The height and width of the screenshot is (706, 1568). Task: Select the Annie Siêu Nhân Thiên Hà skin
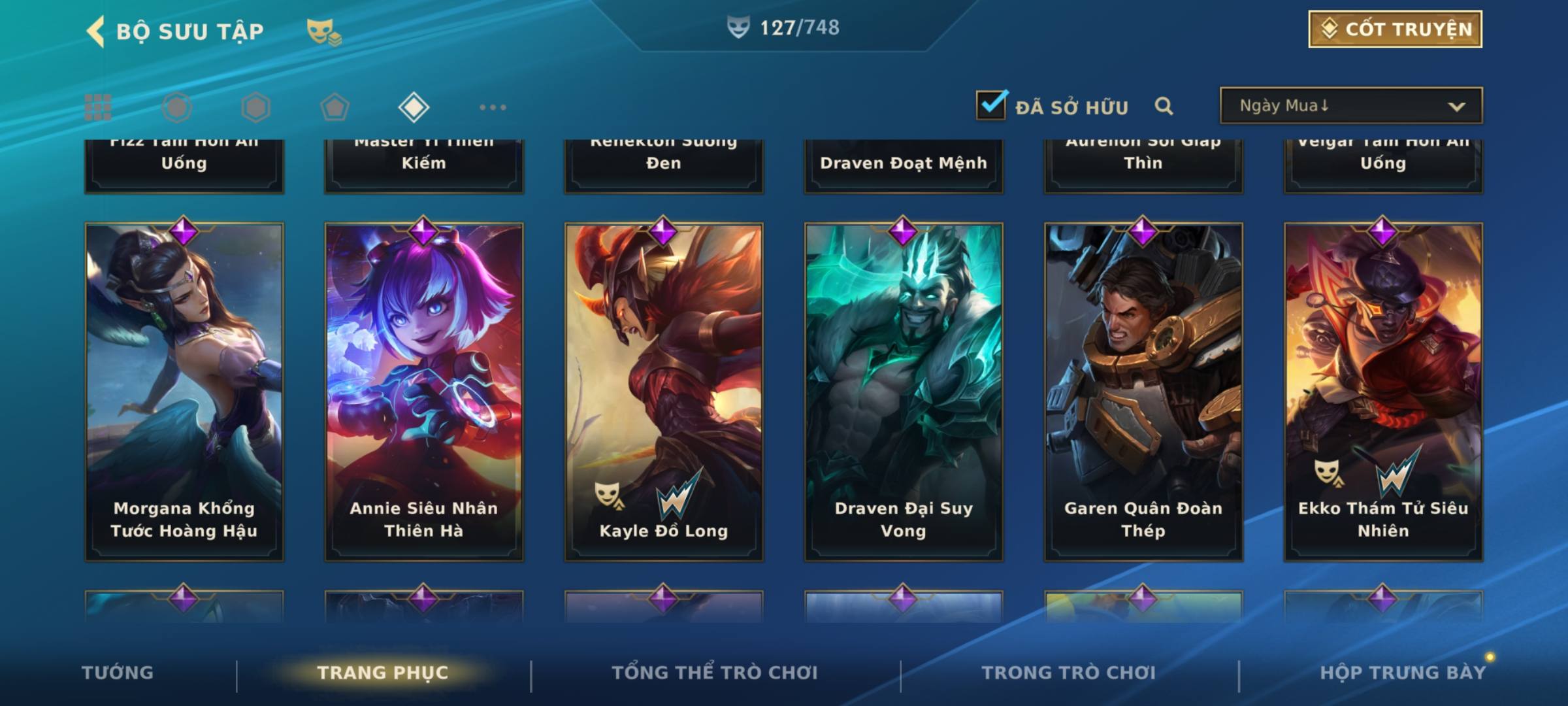pyautogui.click(x=424, y=391)
